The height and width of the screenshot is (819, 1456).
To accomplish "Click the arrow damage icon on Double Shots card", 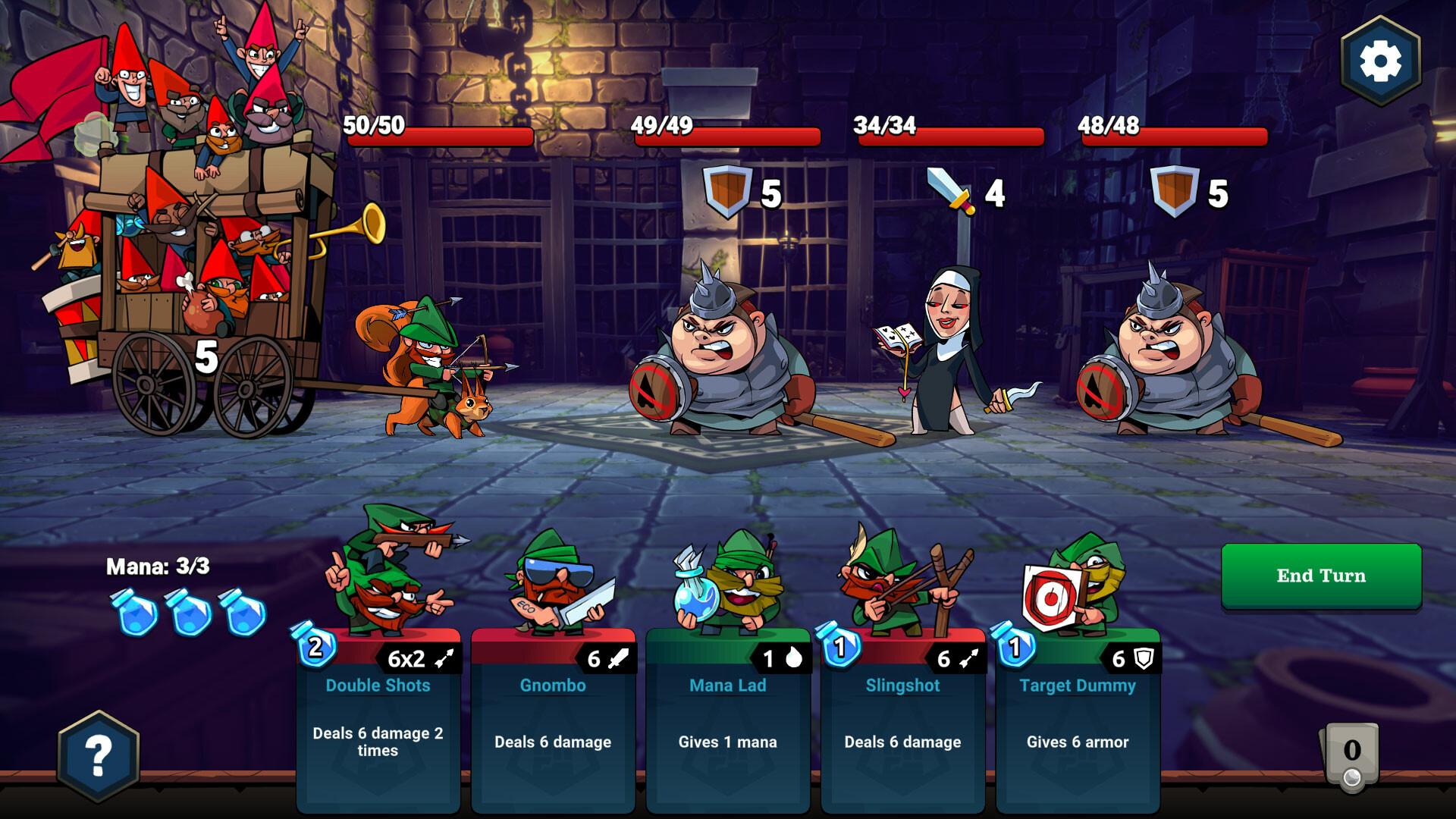I will [x=444, y=659].
